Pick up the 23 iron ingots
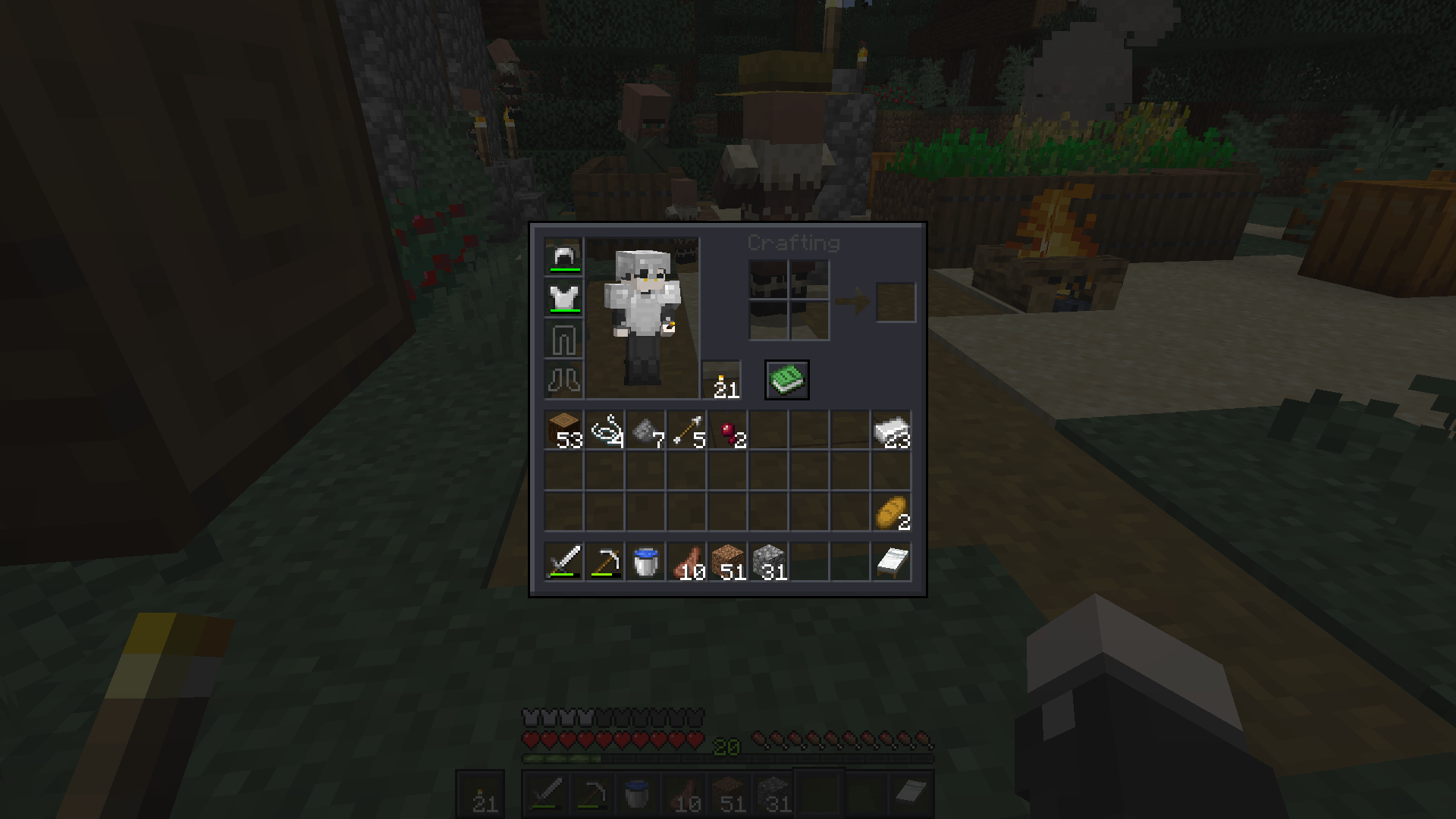This screenshot has height=819, width=1456. click(892, 431)
